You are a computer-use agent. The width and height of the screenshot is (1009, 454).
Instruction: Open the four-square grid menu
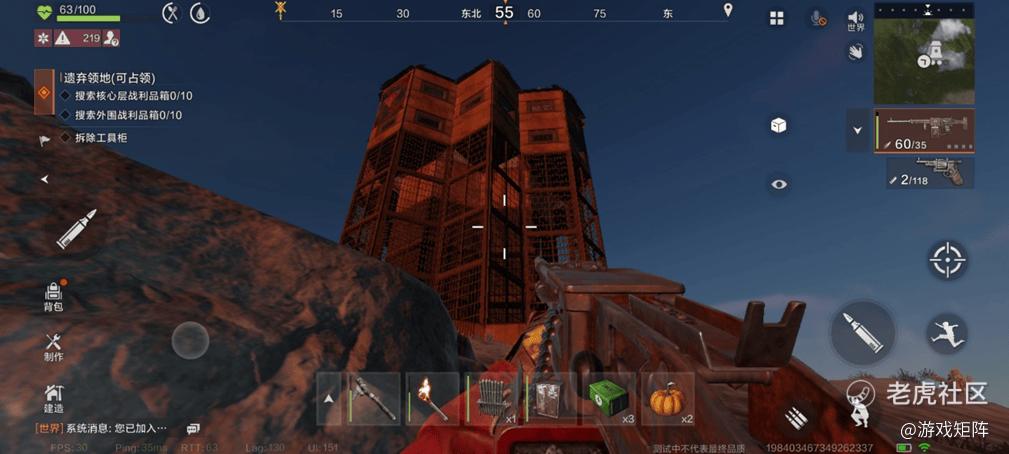pos(777,18)
